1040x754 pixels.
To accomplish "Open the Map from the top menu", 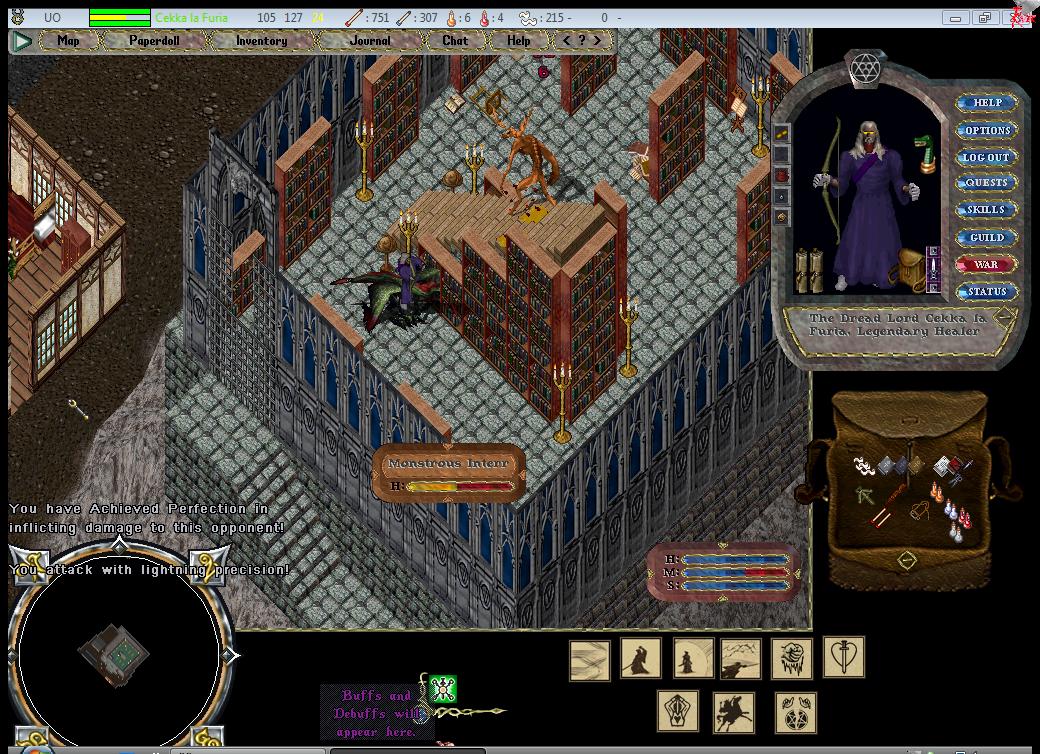I will point(68,41).
